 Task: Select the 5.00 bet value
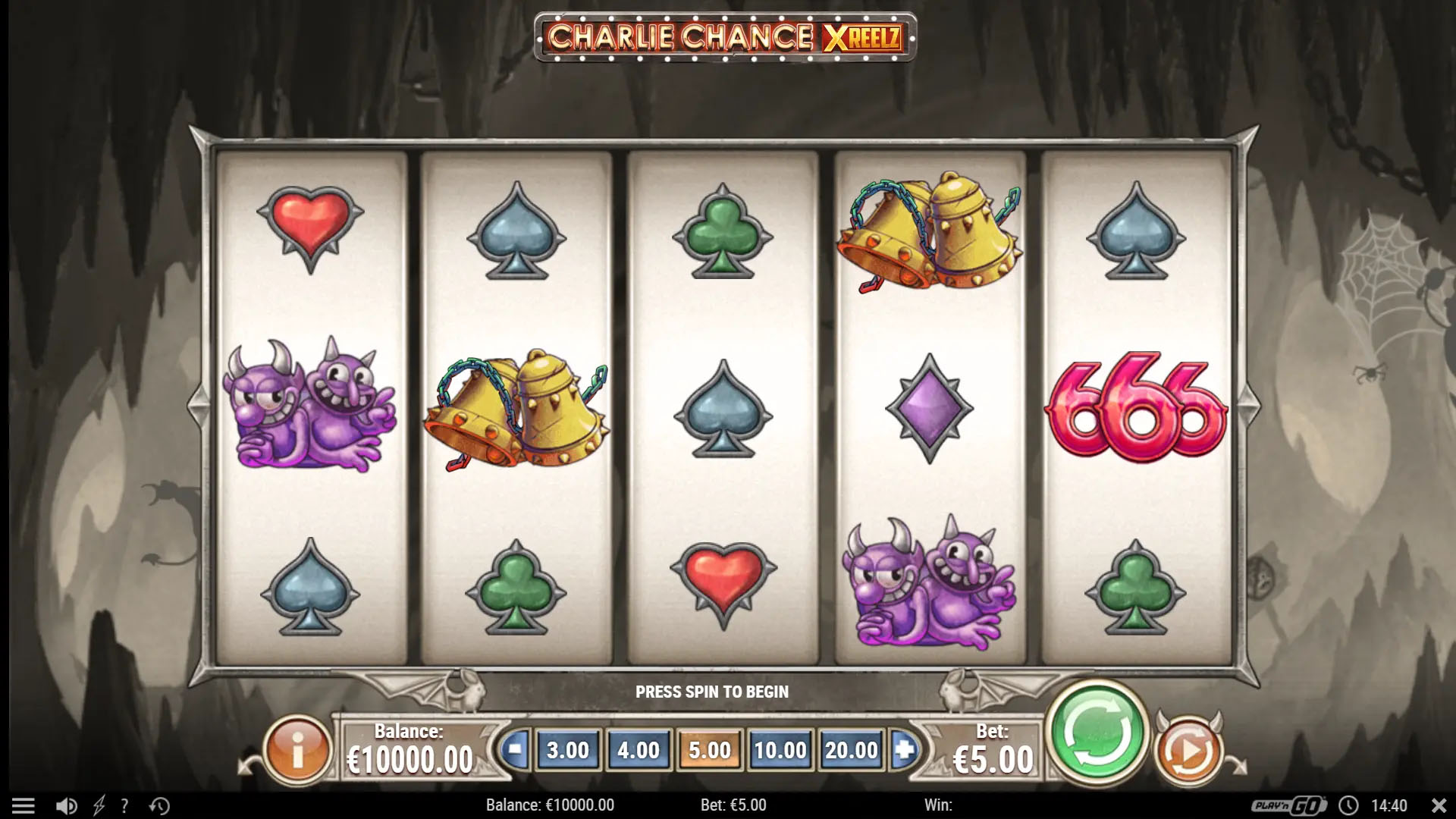[709, 750]
